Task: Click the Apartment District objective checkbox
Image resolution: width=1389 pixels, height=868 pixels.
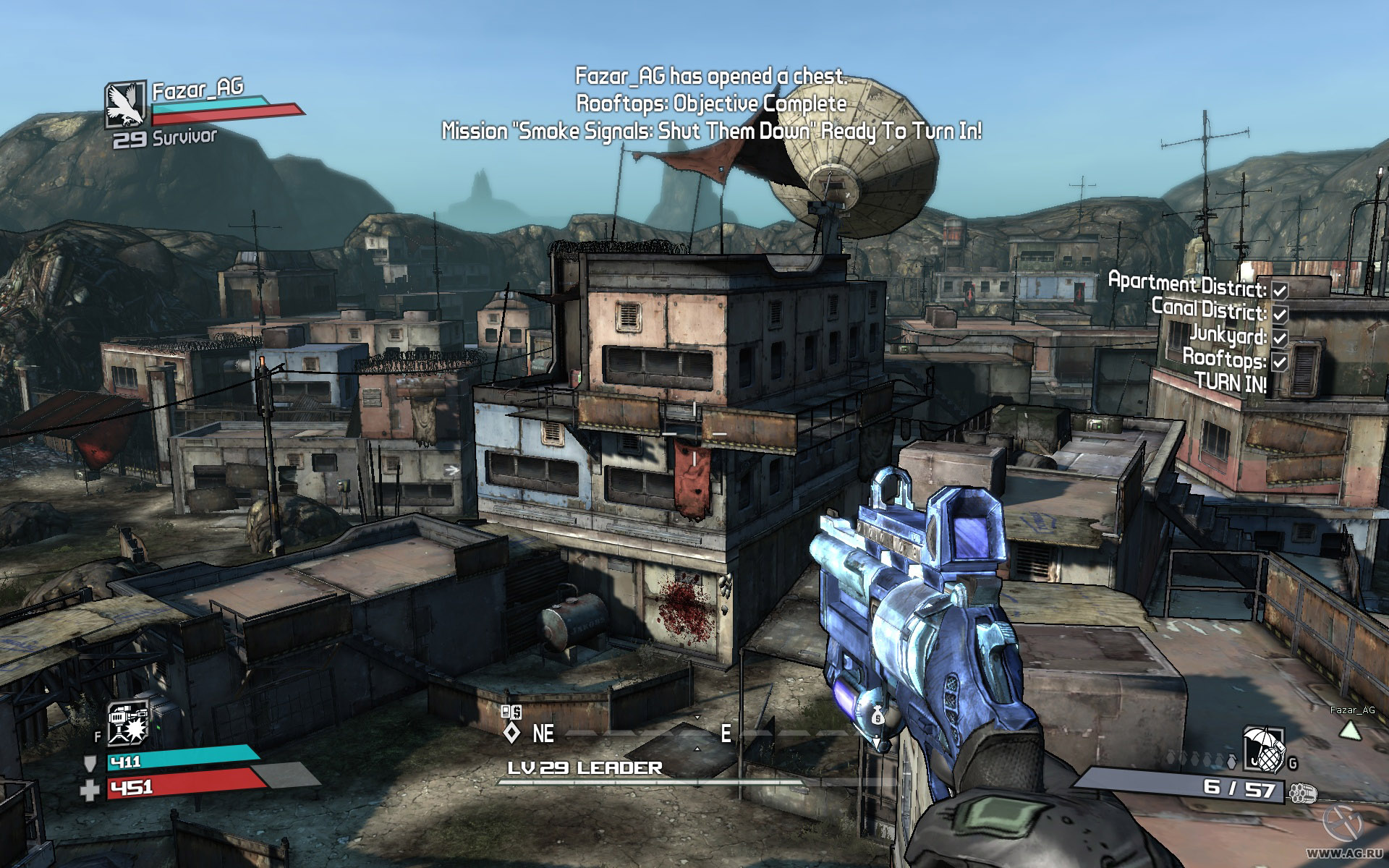Action: pyautogui.click(x=1280, y=290)
